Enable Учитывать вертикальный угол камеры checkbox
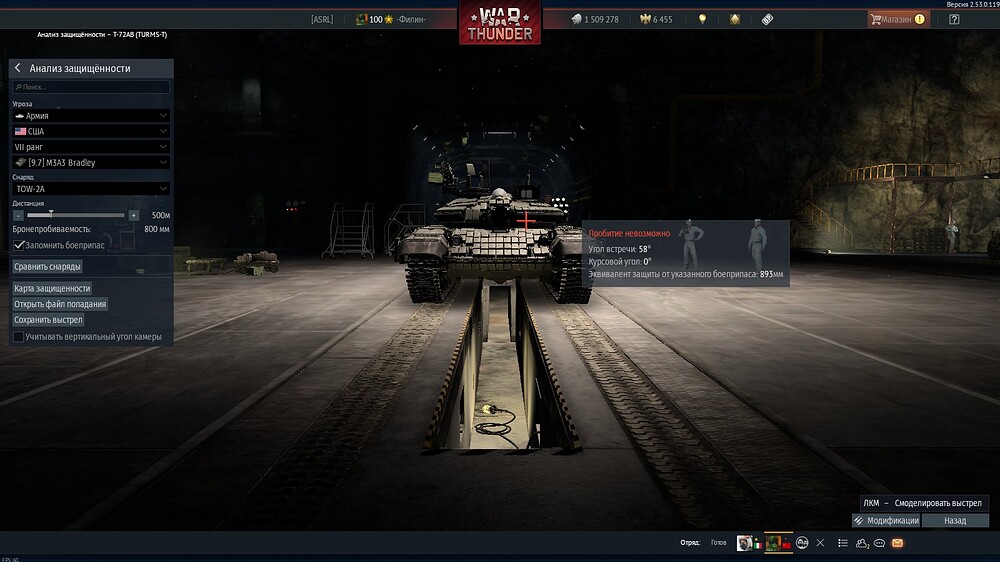1000x562 pixels. click(x=19, y=337)
